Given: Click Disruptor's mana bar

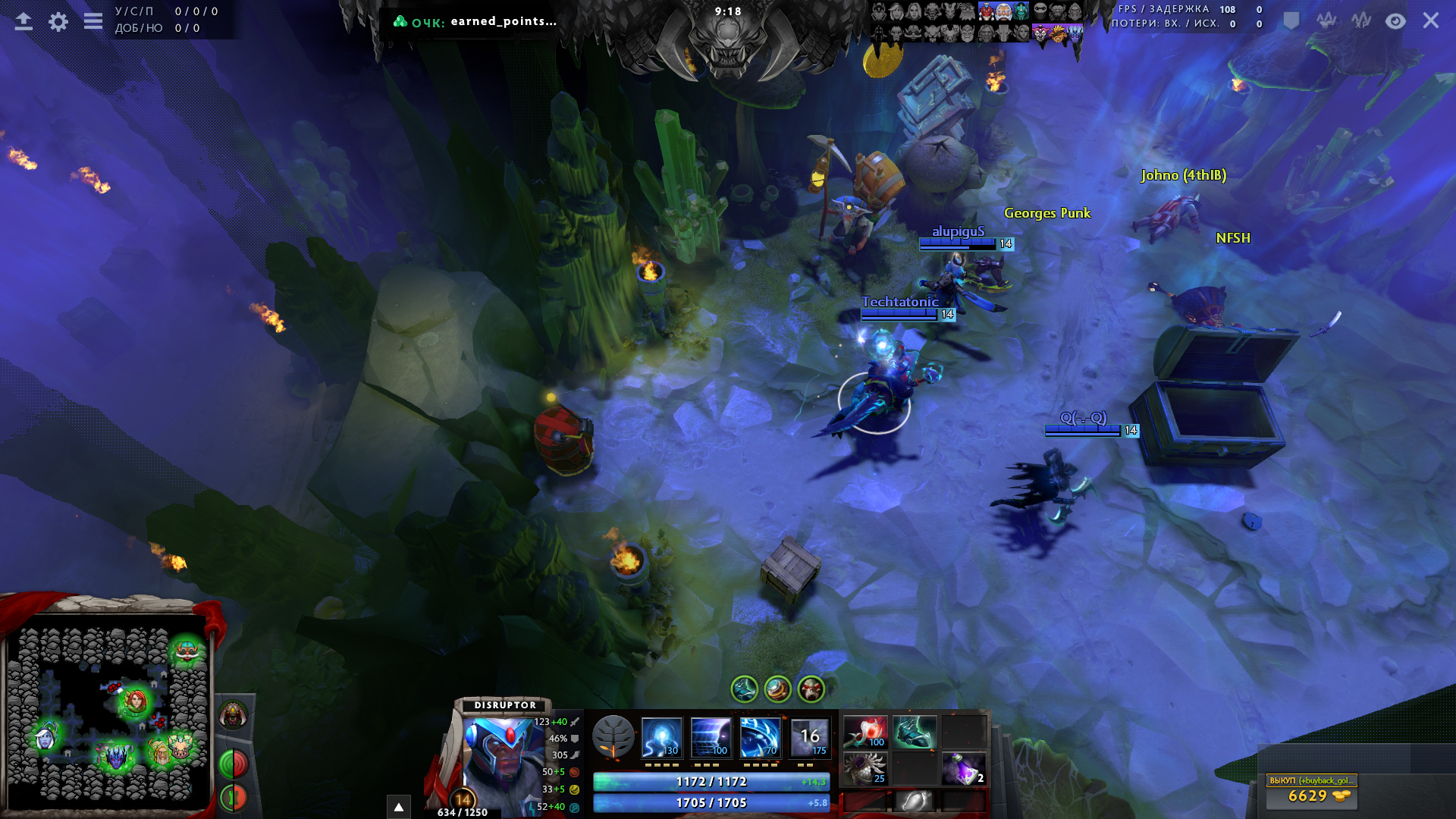Looking at the screenshot, I should coord(713,802).
